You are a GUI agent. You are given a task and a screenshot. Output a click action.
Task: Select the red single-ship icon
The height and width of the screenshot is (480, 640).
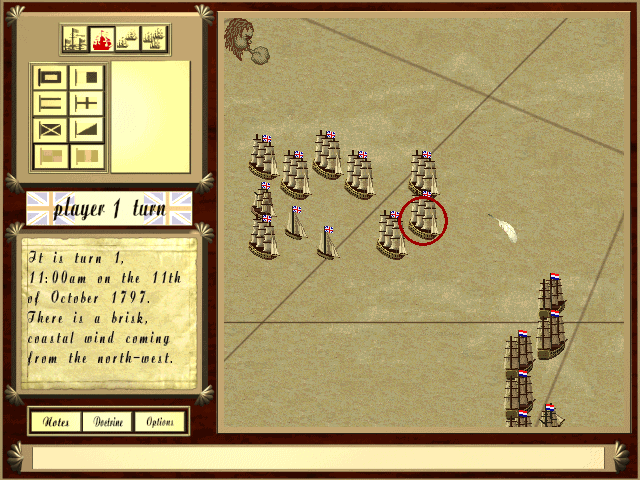point(102,40)
